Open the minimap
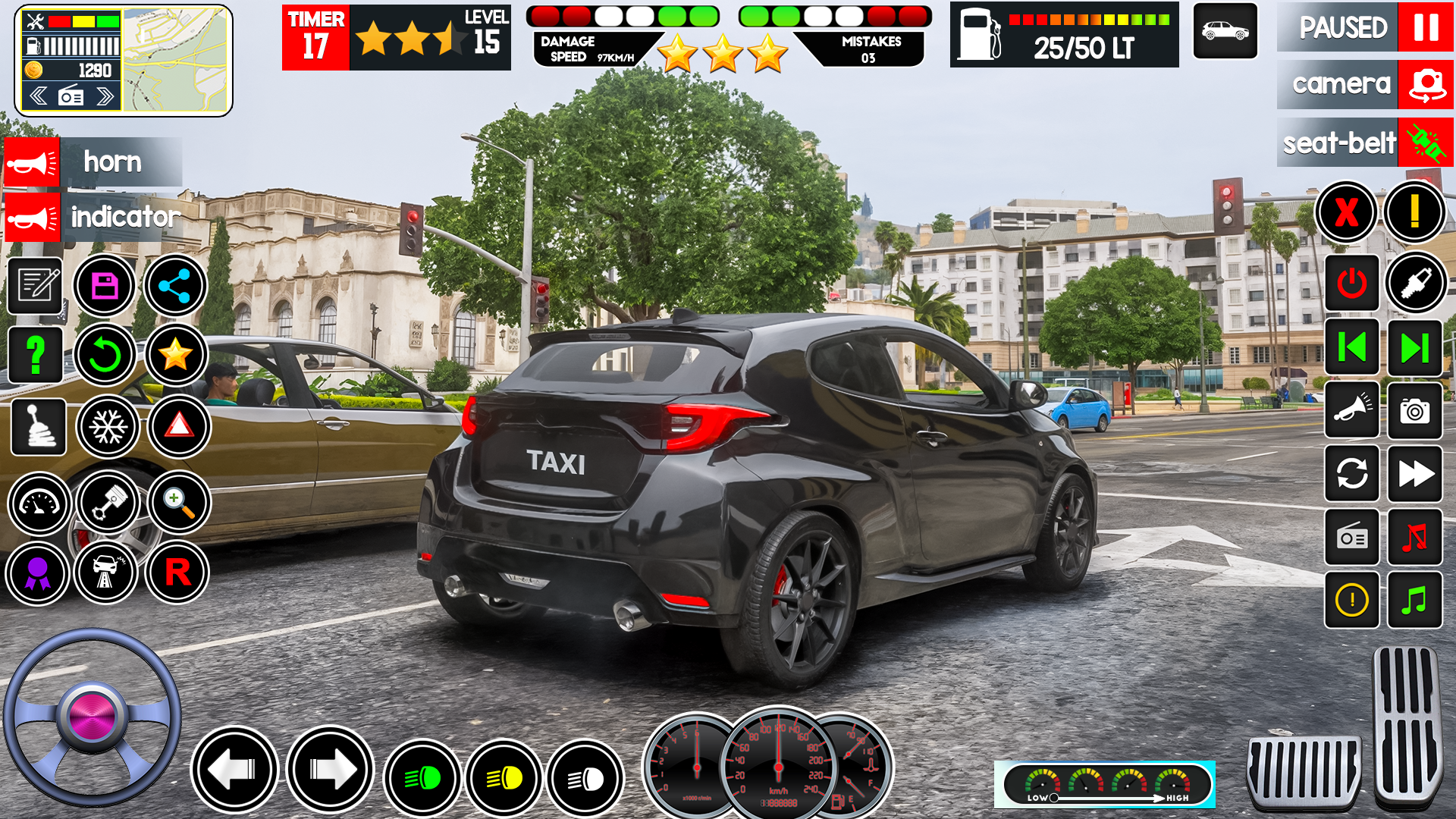Image resolution: width=1456 pixels, height=819 pixels. 175,61
